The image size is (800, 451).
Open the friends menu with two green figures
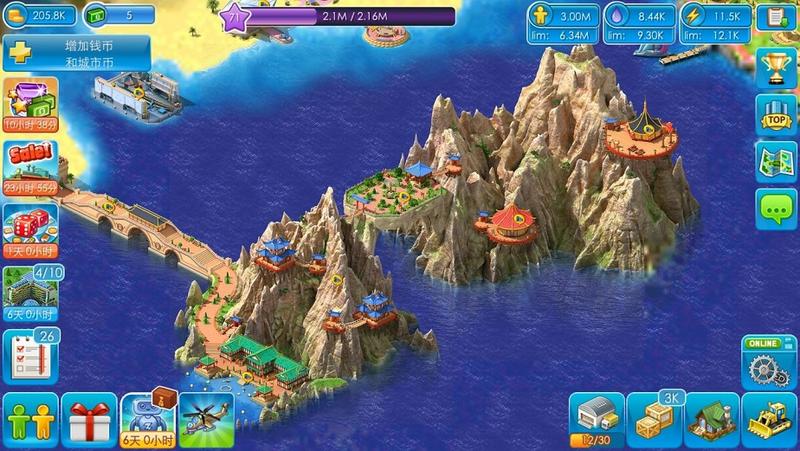tap(30, 417)
